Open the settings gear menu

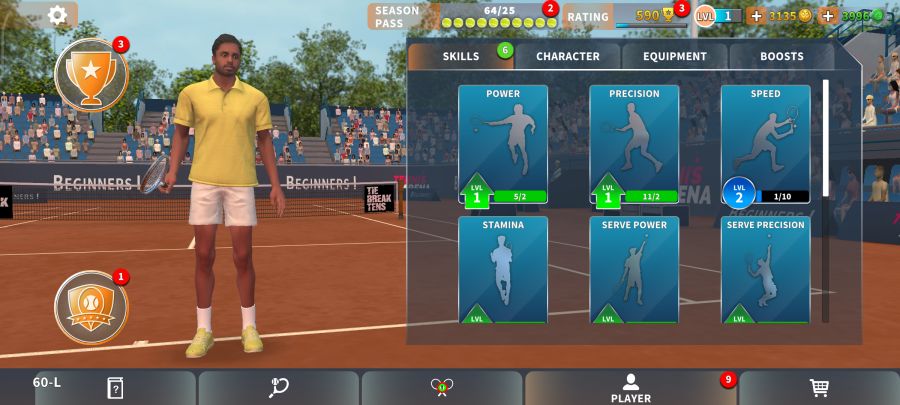pyautogui.click(x=58, y=15)
